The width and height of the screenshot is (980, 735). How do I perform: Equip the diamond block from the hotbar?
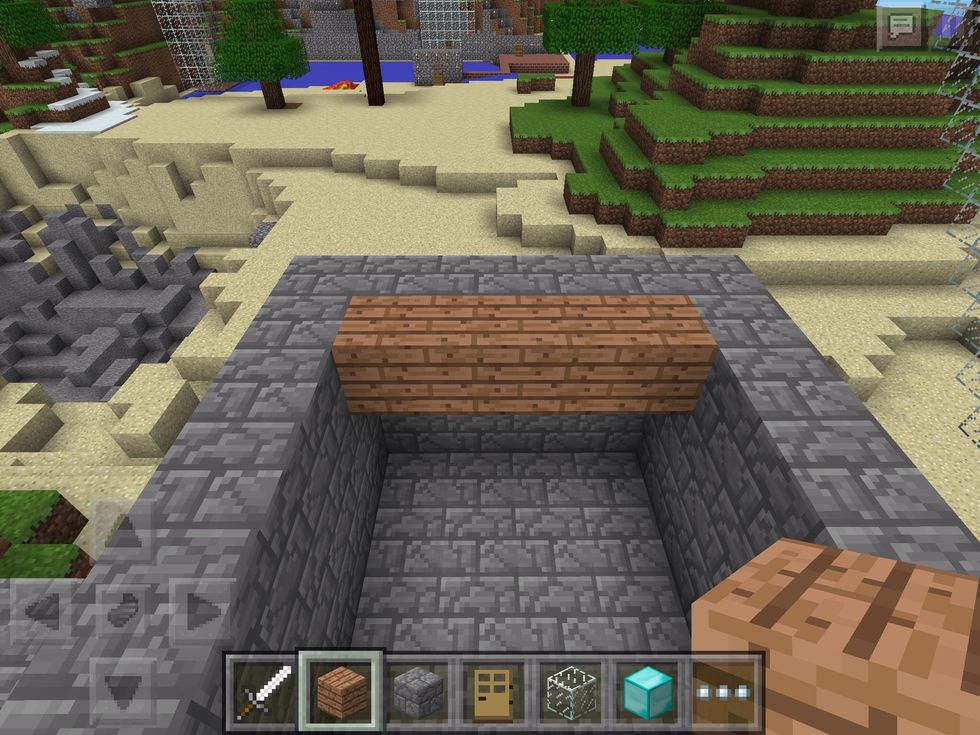(647, 692)
